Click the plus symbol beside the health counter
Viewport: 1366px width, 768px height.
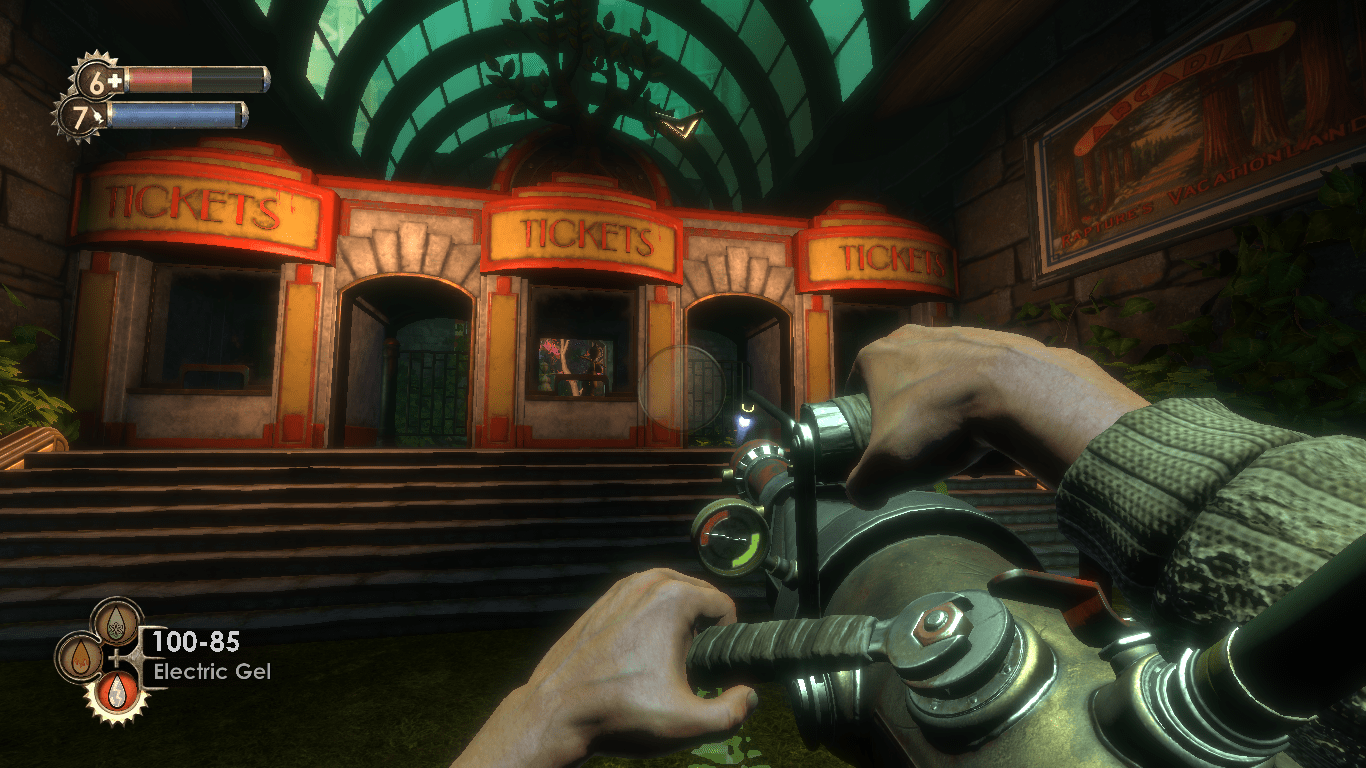coord(115,80)
